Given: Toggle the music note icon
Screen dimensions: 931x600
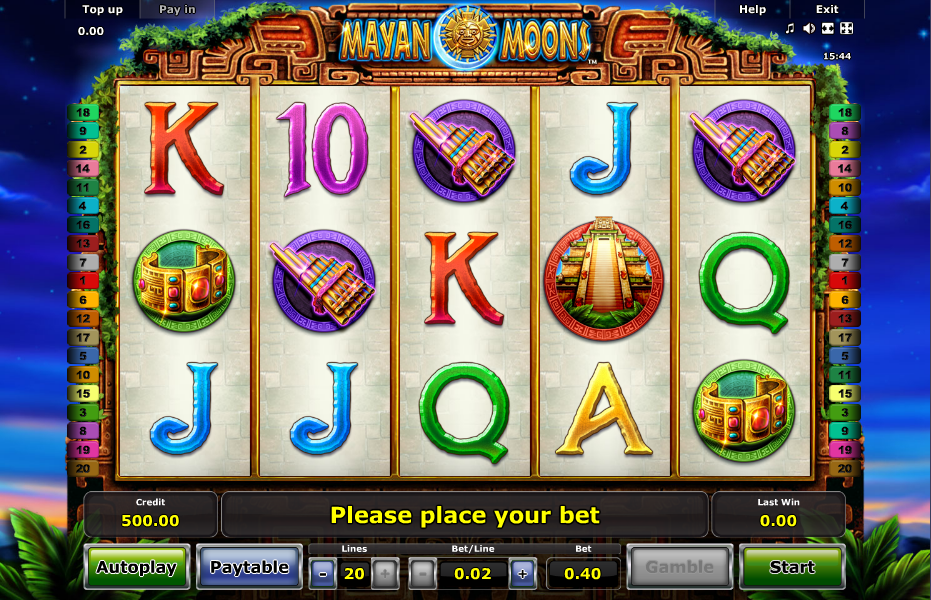Looking at the screenshot, I should click(x=790, y=28).
